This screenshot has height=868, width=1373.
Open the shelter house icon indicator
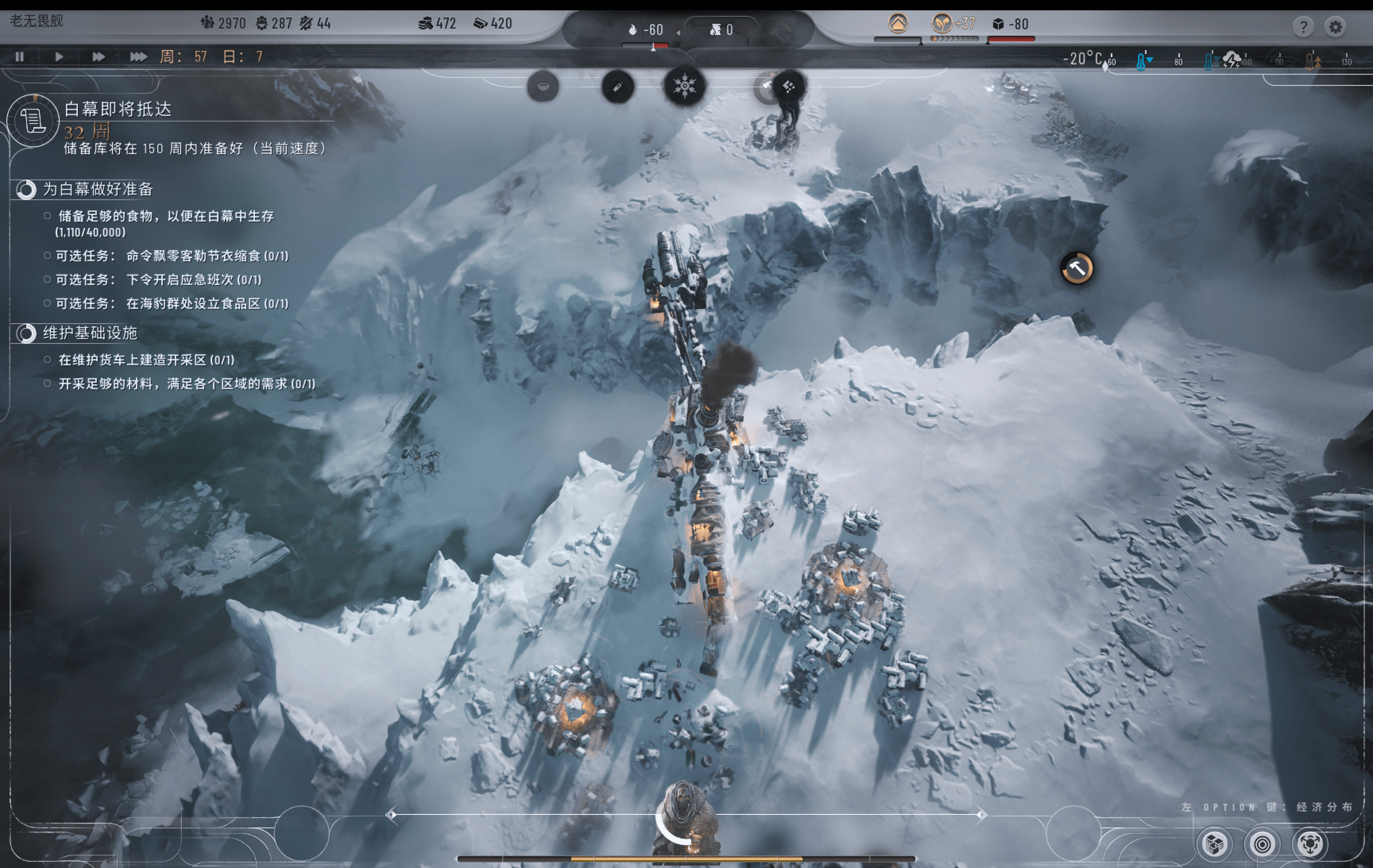(897, 24)
